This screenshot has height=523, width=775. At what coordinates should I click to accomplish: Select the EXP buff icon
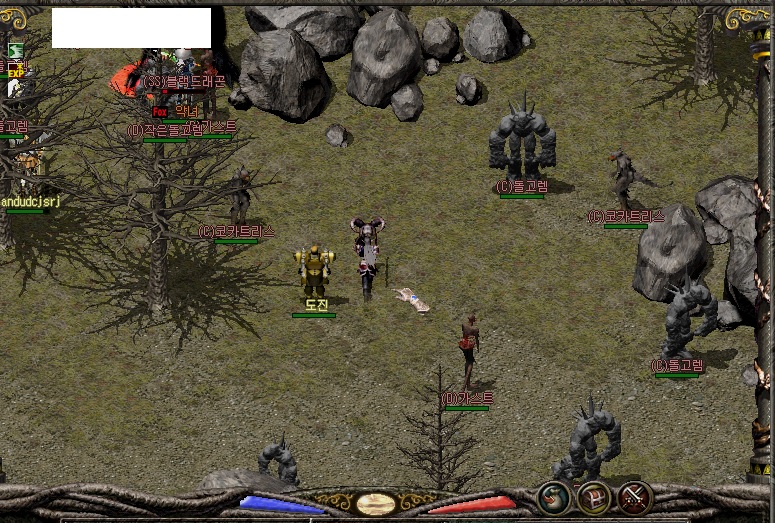click(15, 71)
